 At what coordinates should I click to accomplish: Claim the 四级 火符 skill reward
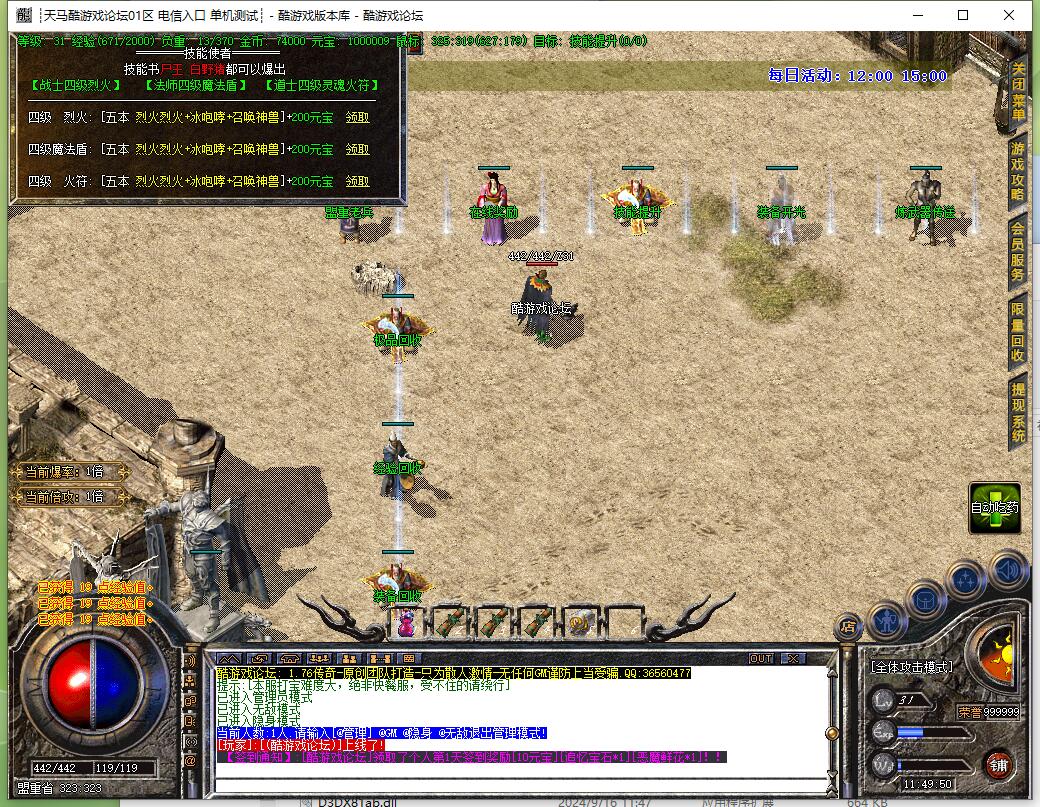tap(357, 181)
